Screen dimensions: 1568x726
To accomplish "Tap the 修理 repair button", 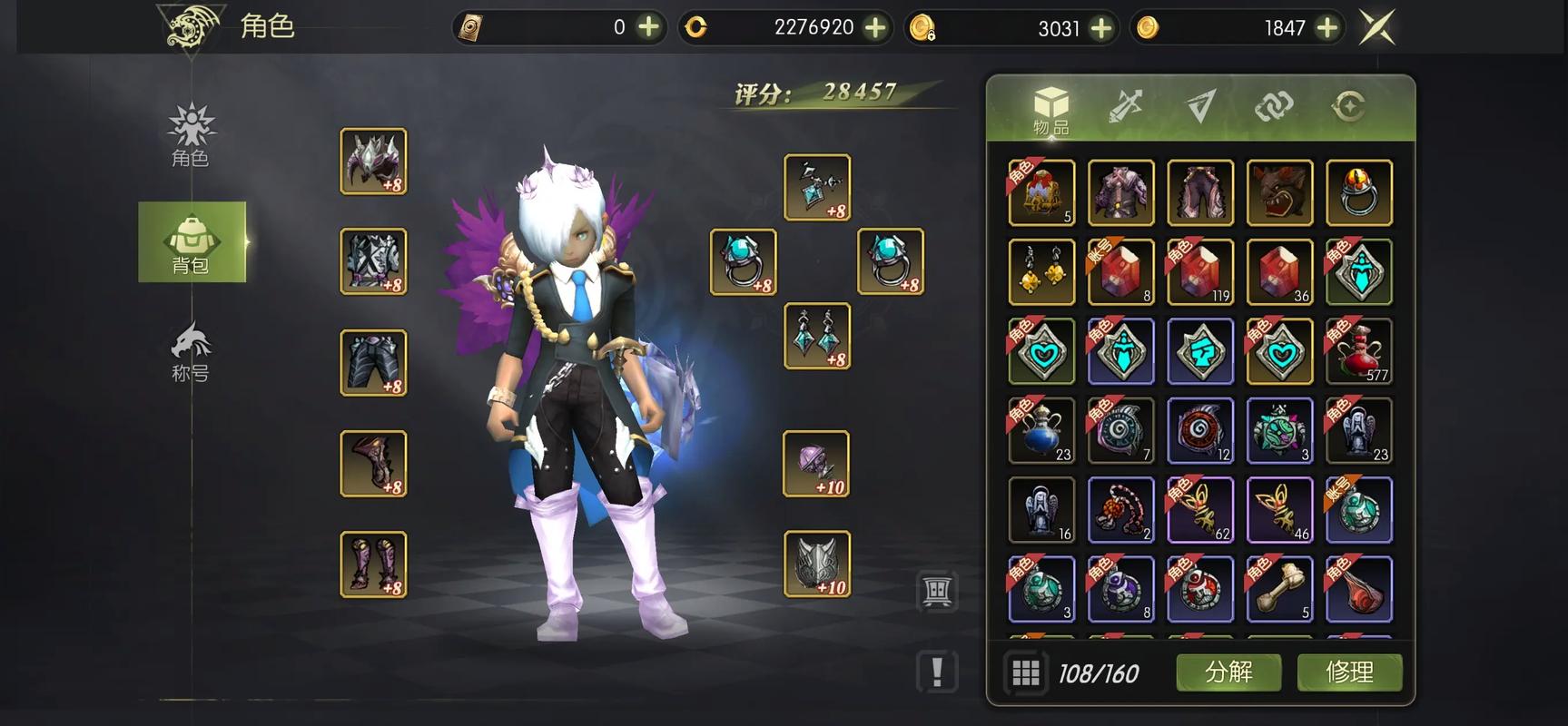I will [1349, 672].
